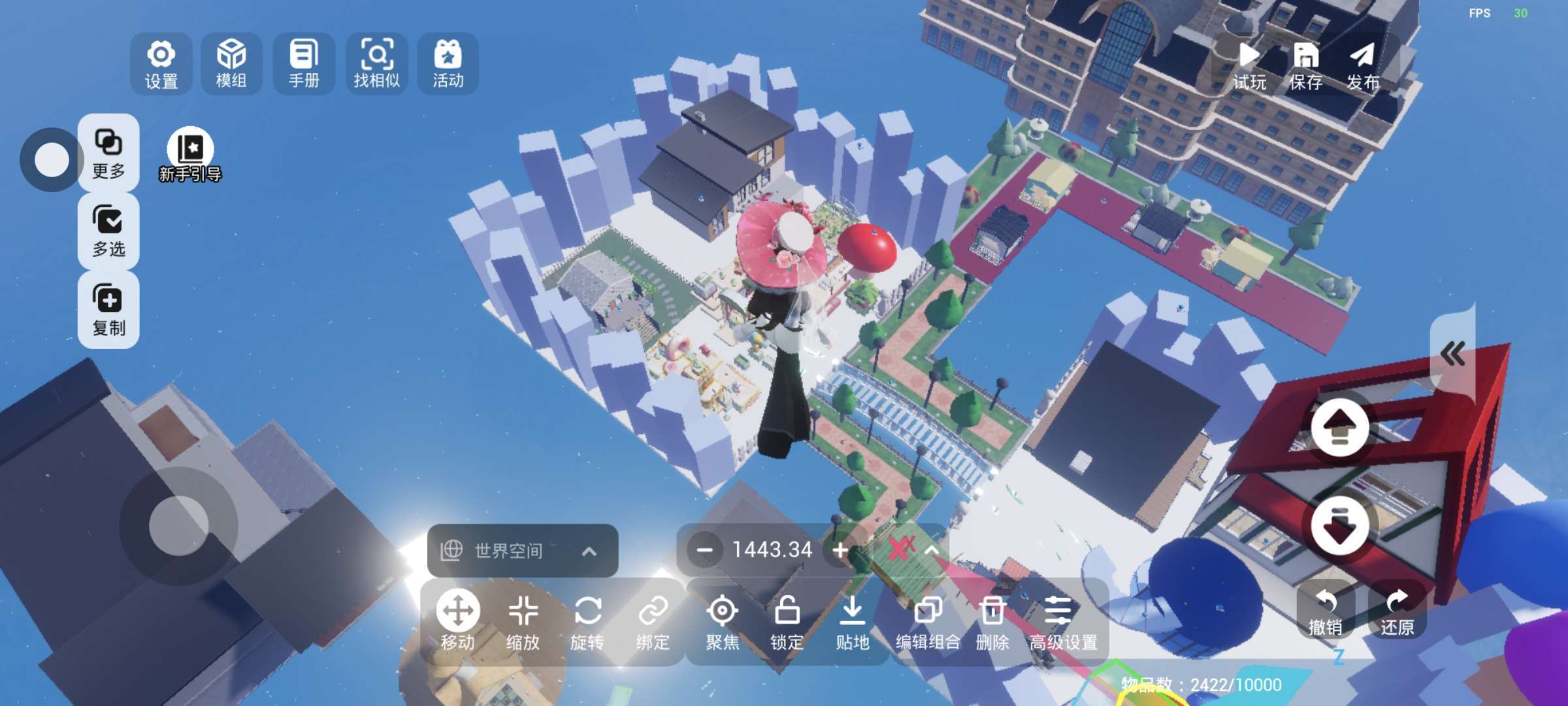The height and width of the screenshot is (706, 1568).
Task: Snap object to ground with 贴地
Action: [852, 623]
